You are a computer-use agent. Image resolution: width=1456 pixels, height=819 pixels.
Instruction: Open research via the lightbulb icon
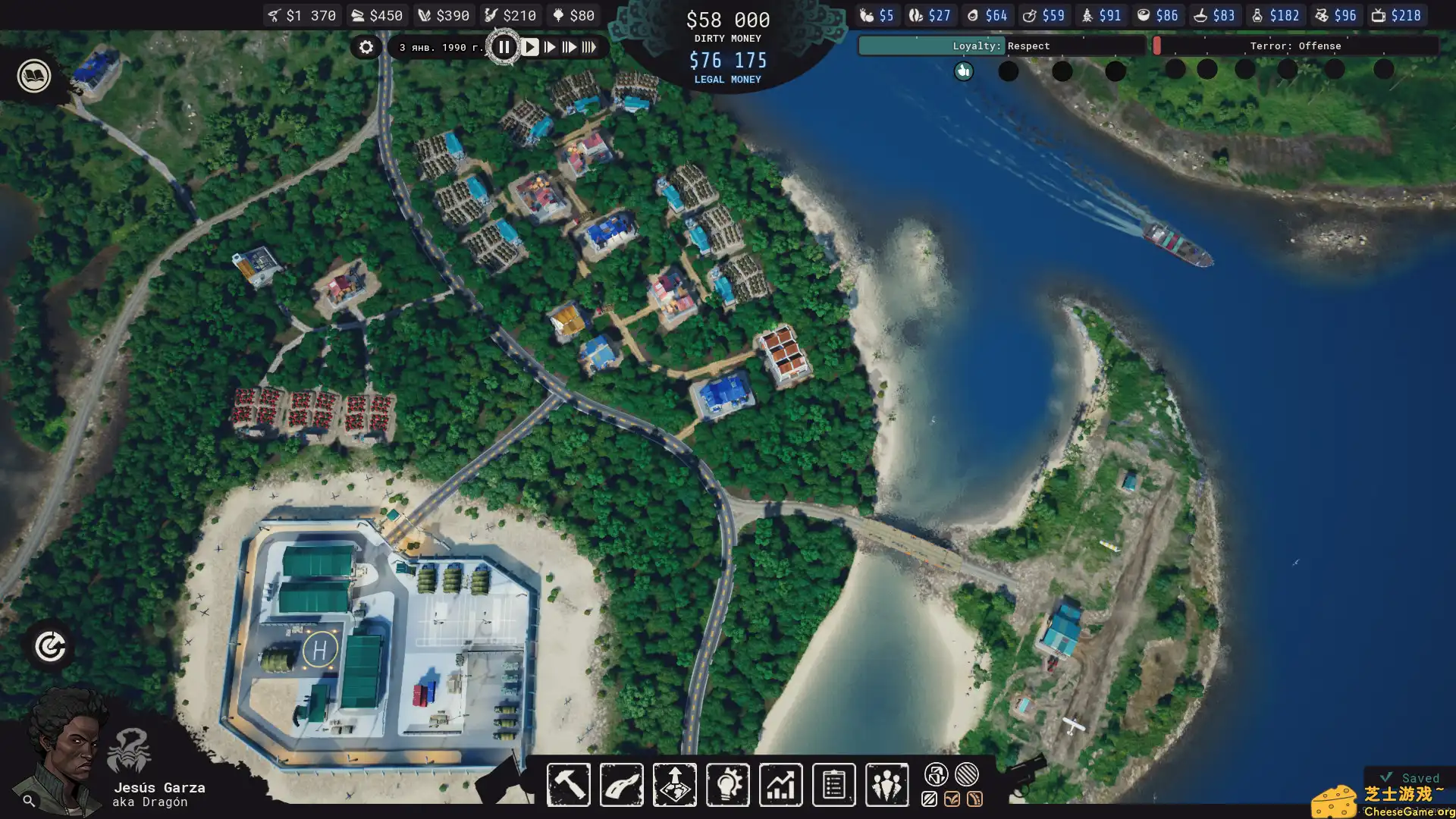727,785
